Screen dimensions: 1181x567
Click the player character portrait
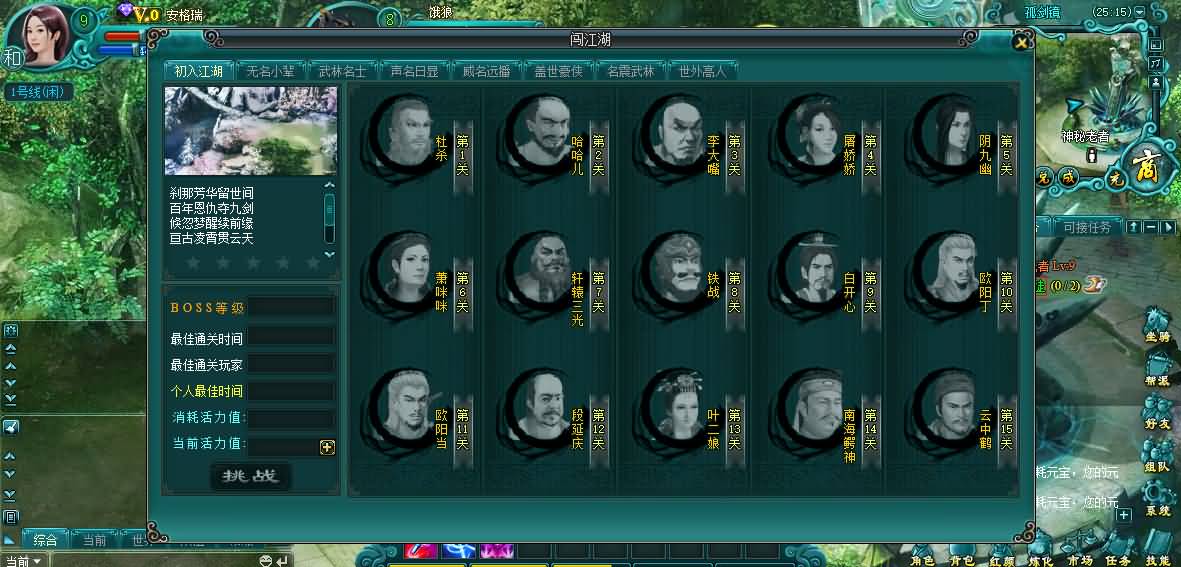[40, 38]
